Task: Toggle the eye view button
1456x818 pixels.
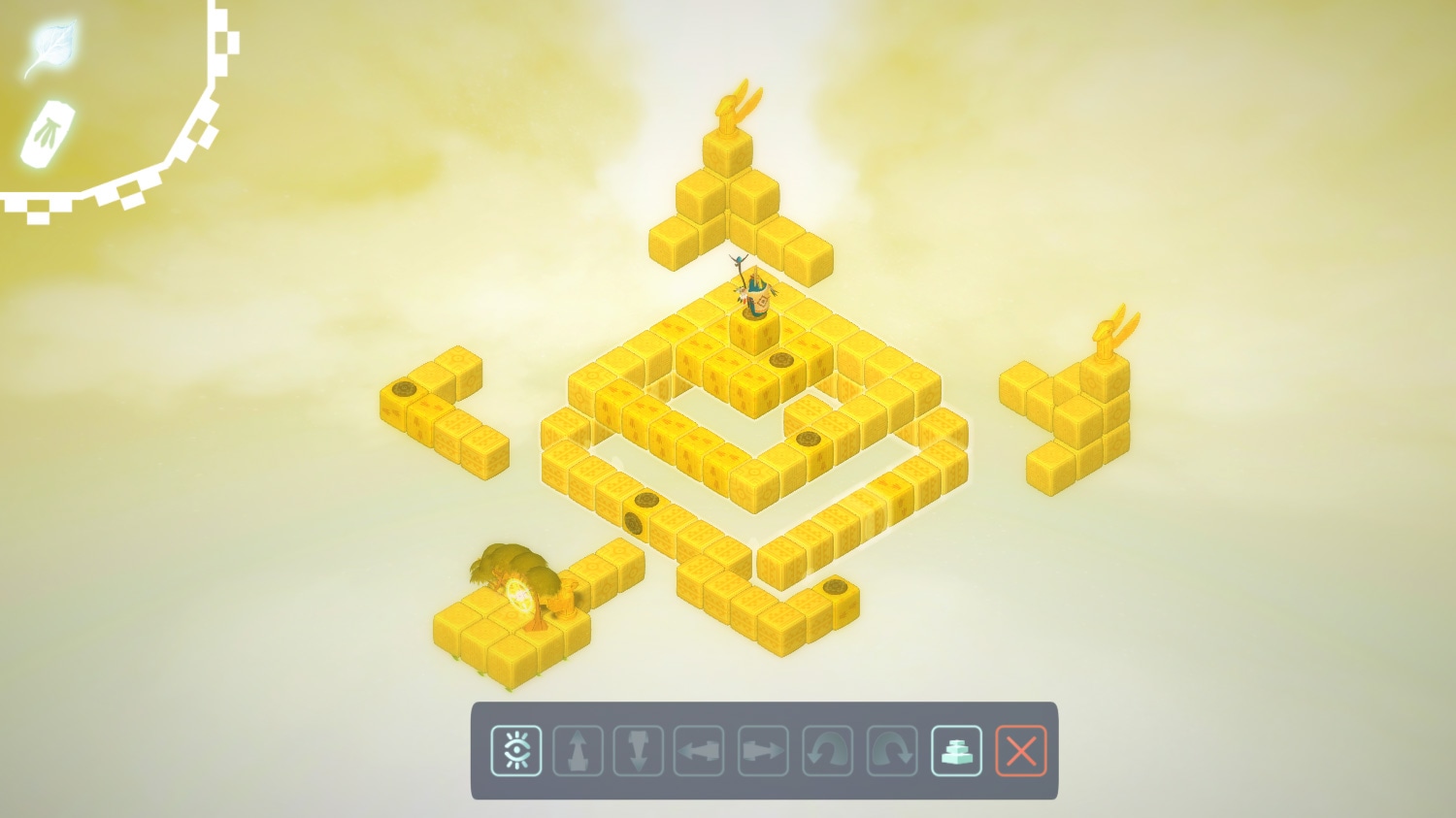Action: point(516,751)
